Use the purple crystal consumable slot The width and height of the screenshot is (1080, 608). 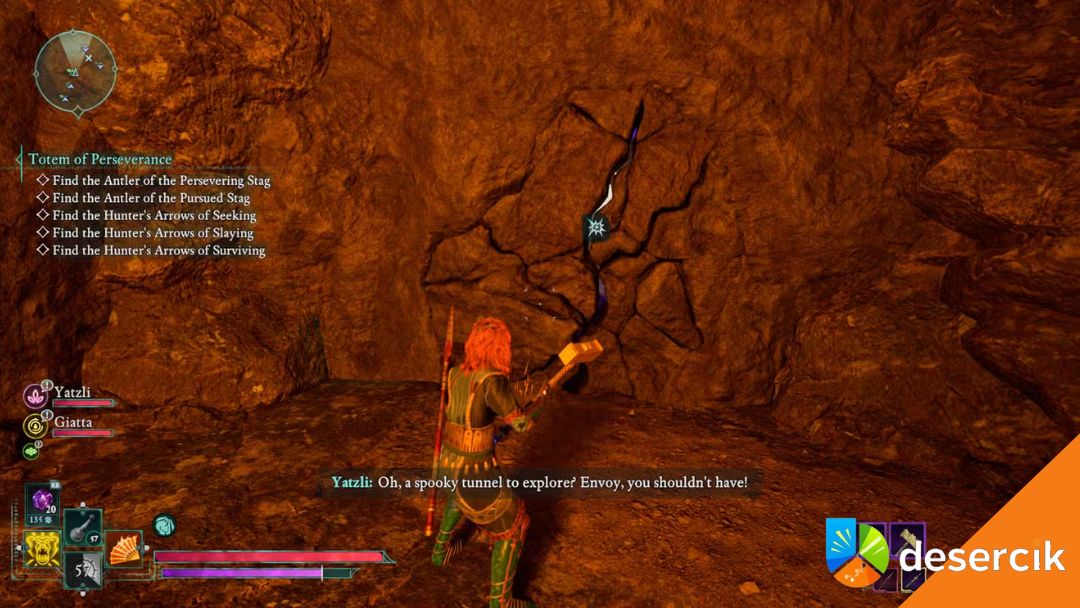pos(44,501)
